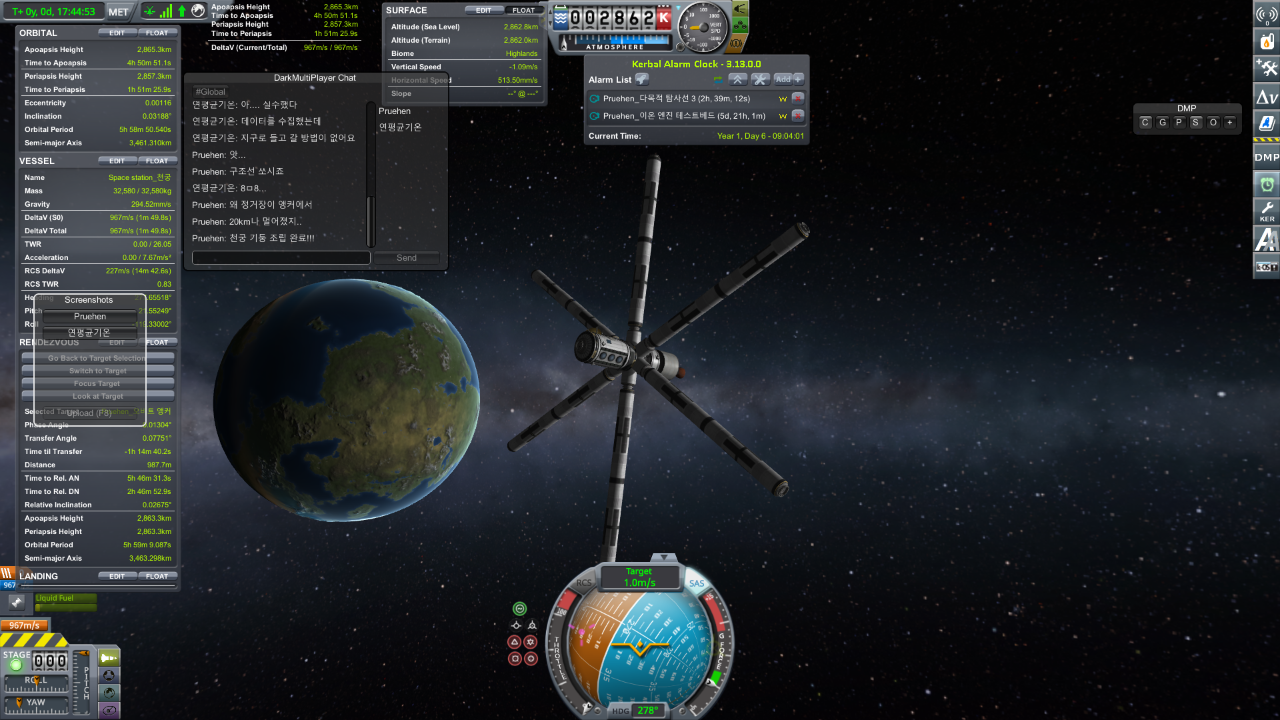Open DMP toolbar button on right sidebar
1280x720 pixels.
pos(1266,157)
